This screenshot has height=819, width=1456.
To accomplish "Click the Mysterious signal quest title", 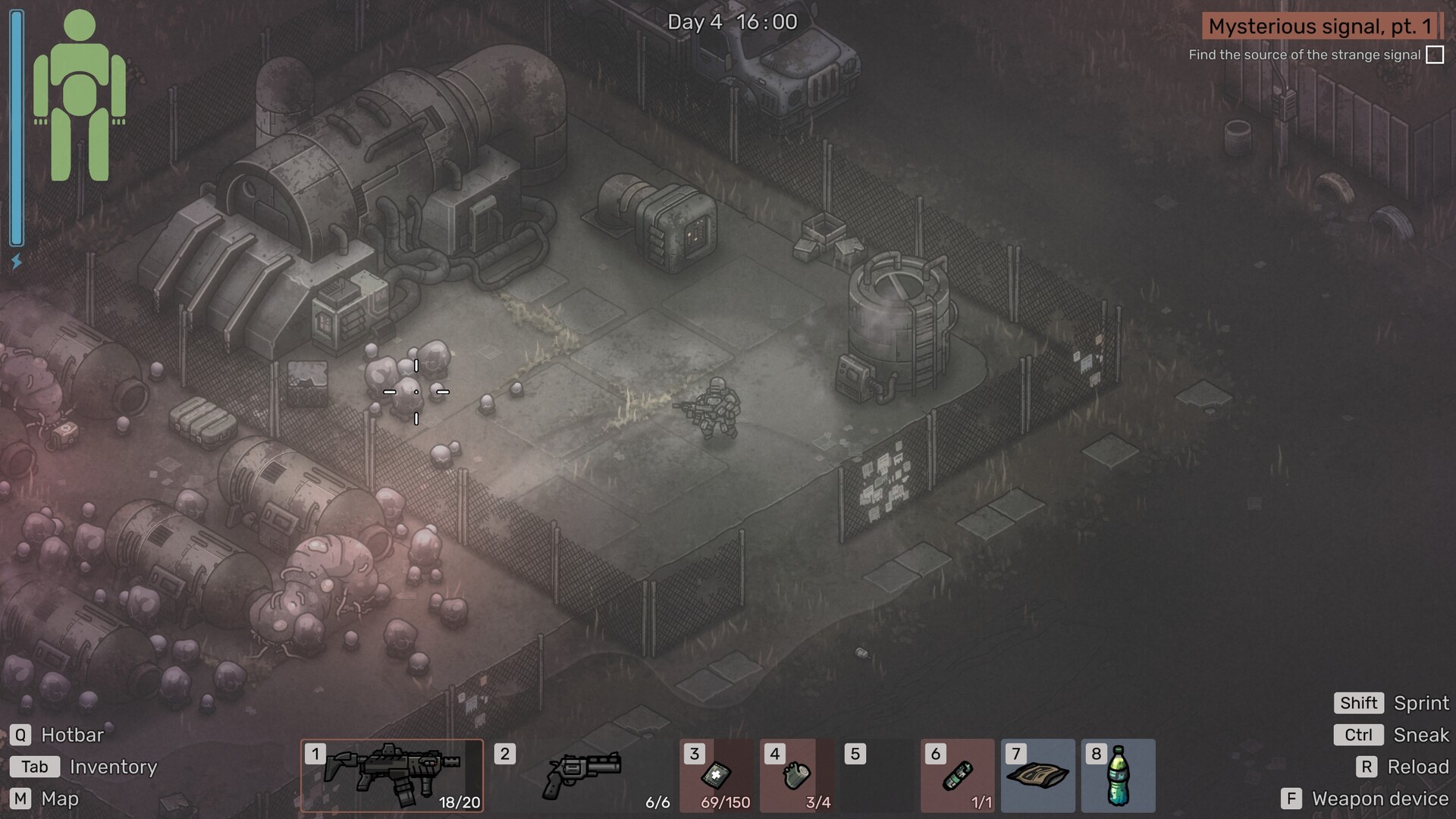I will 1319,27.
